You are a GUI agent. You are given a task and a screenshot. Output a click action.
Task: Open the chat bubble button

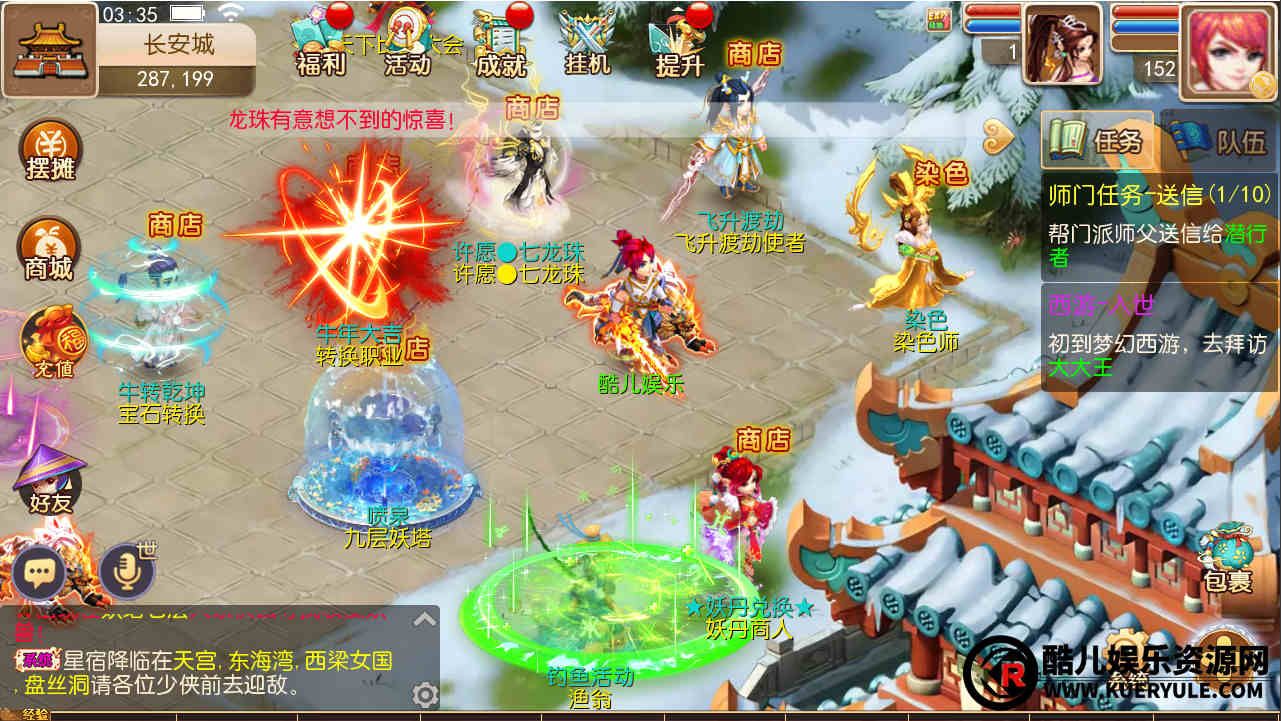point(39,573)
